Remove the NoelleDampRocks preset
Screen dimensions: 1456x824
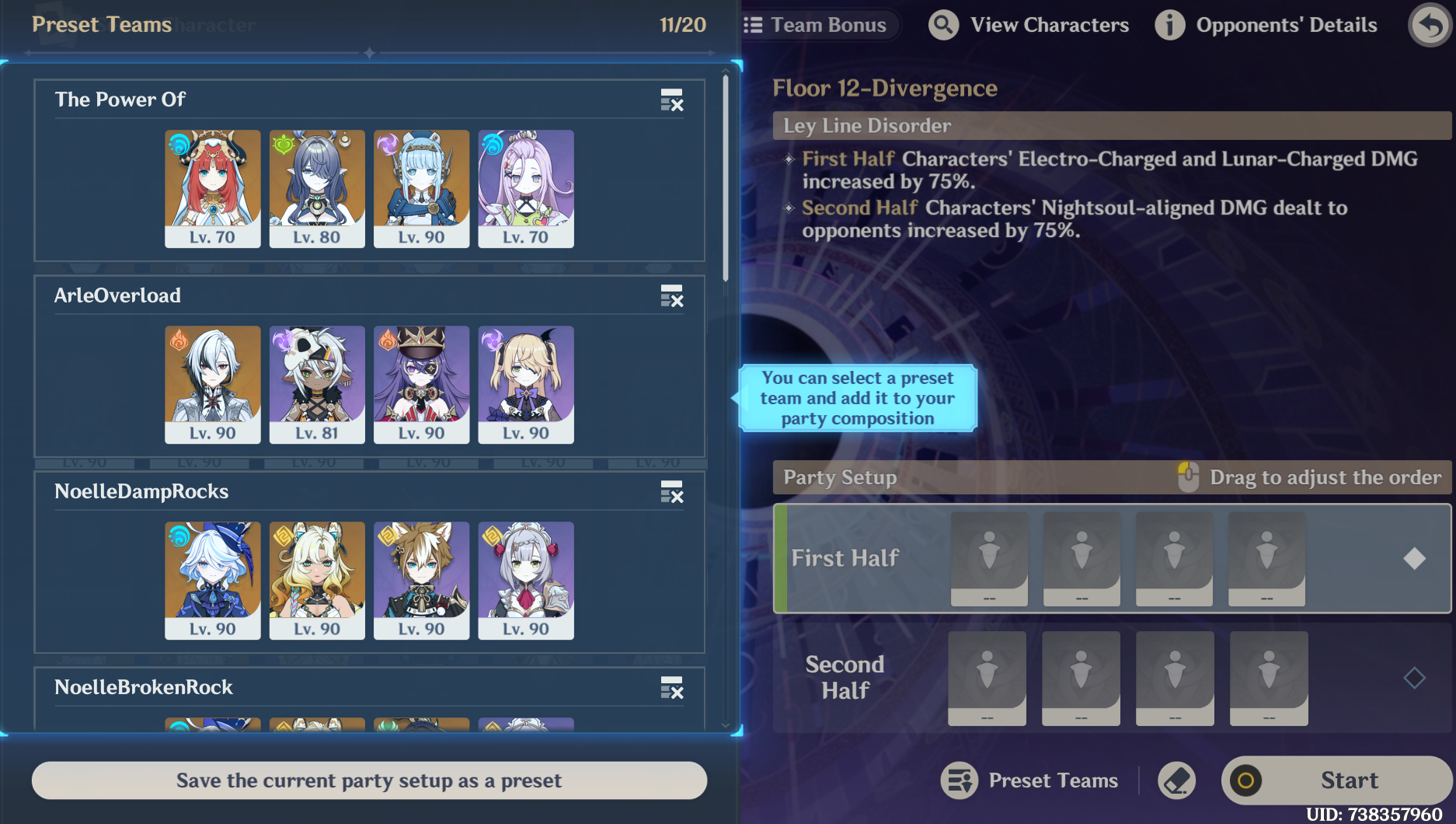[671, 492]
